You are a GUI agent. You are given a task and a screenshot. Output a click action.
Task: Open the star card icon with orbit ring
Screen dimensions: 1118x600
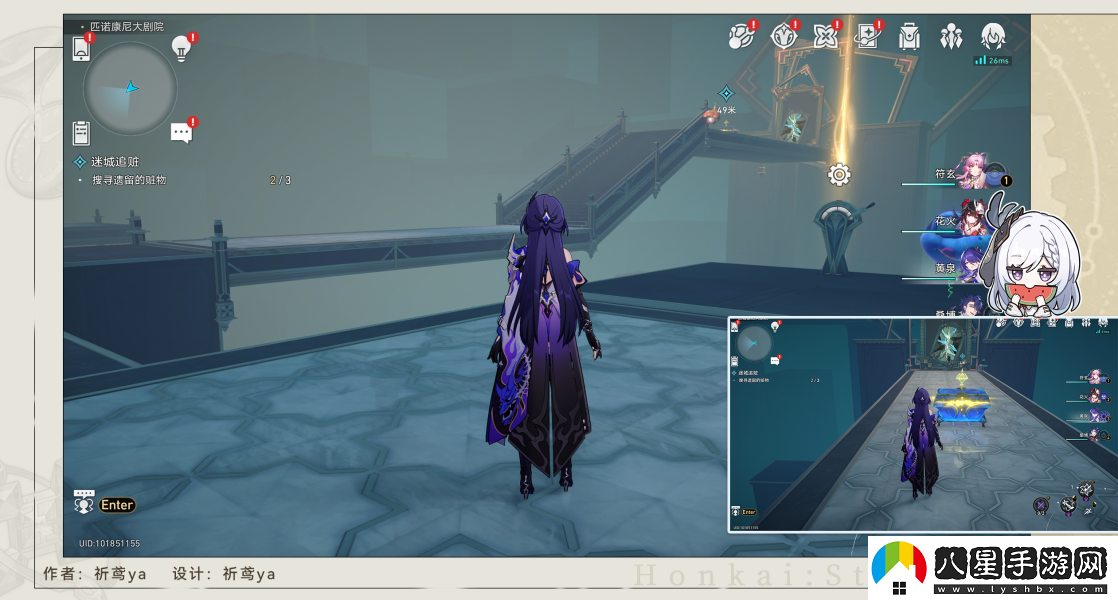pos(867,37)
